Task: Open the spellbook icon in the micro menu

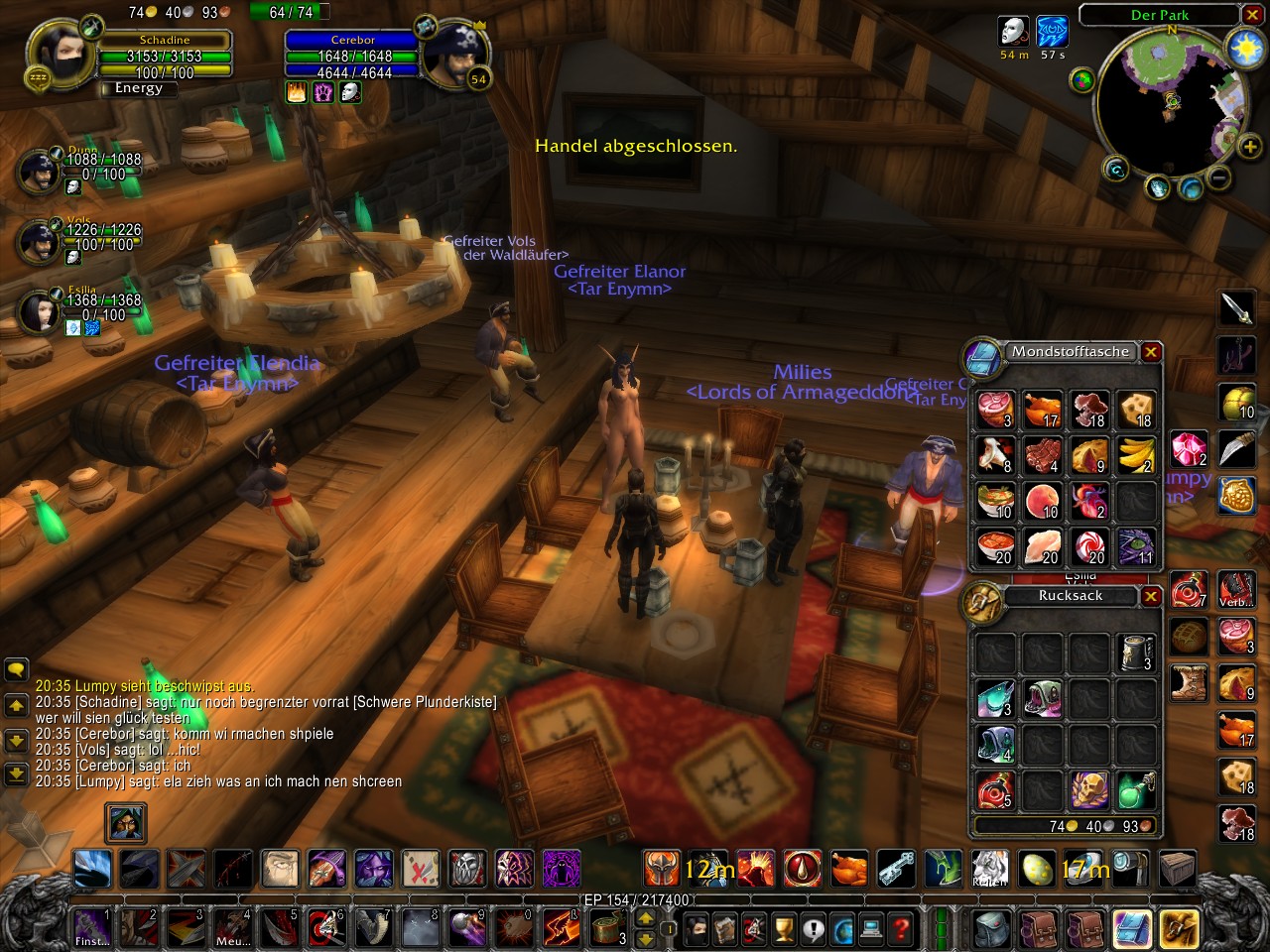Action: [x=724, y=930]
